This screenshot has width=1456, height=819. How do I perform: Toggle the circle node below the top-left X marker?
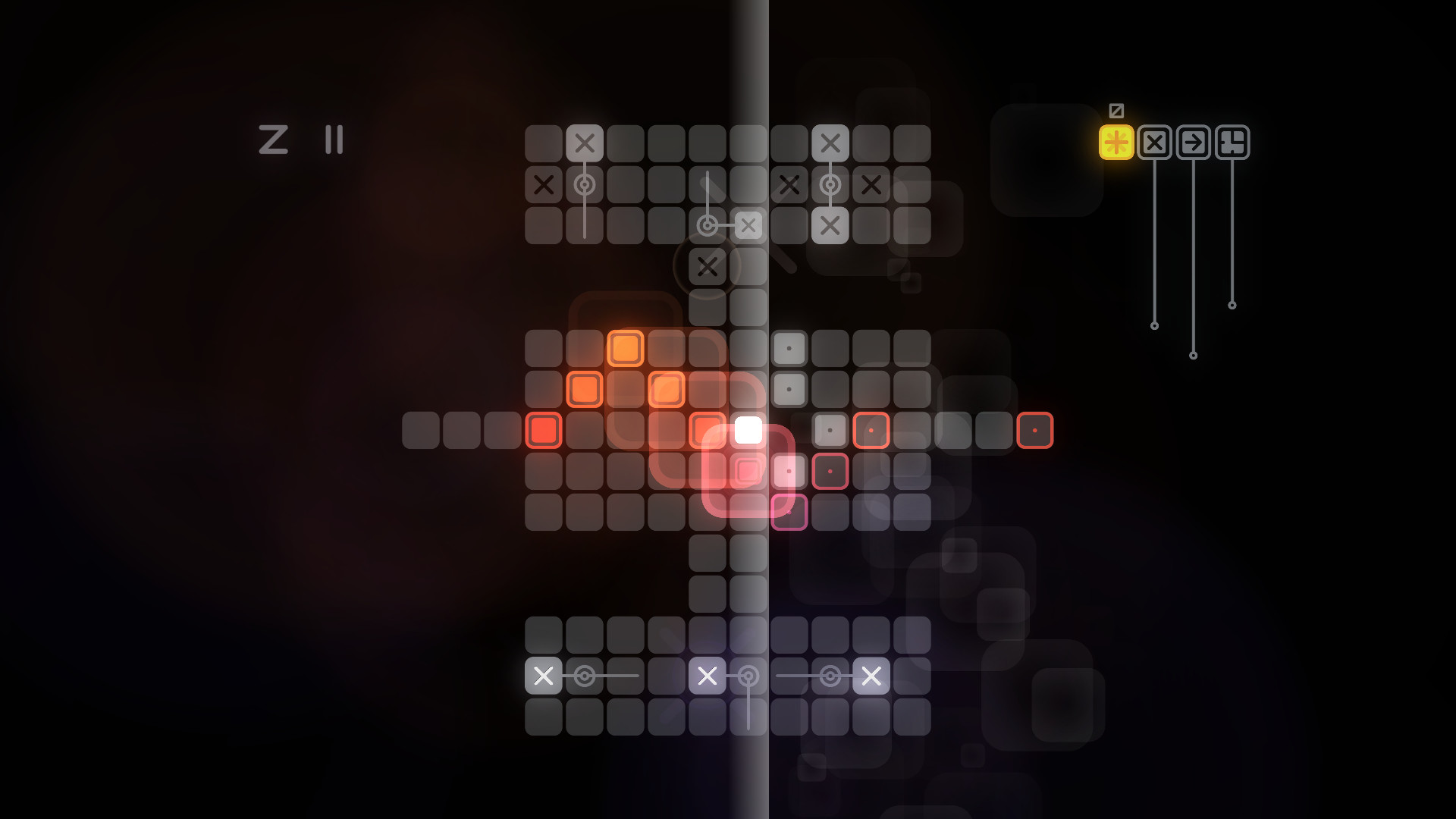tap(585, 183)
